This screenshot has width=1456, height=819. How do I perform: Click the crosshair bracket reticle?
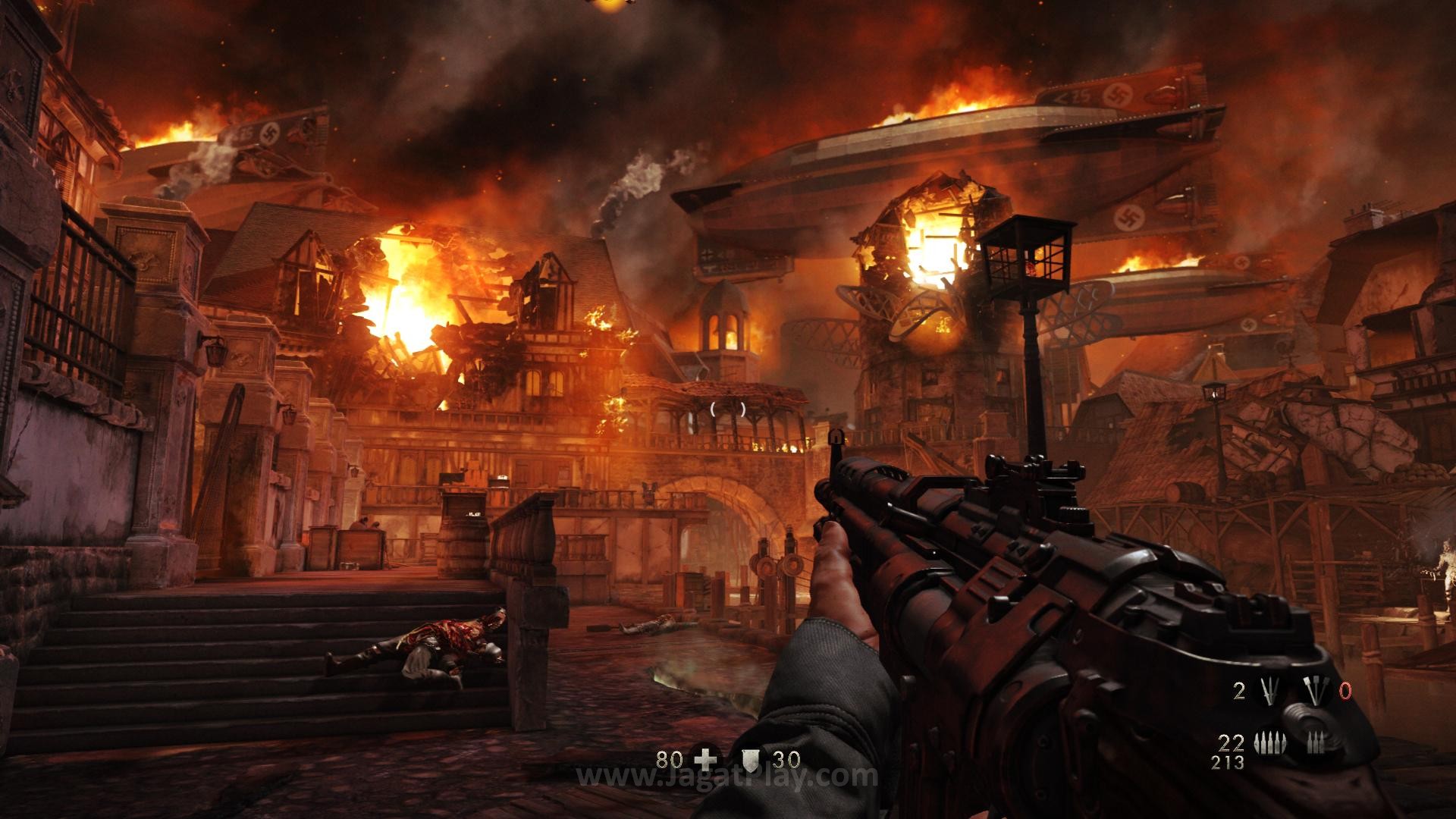click(726, 409)
